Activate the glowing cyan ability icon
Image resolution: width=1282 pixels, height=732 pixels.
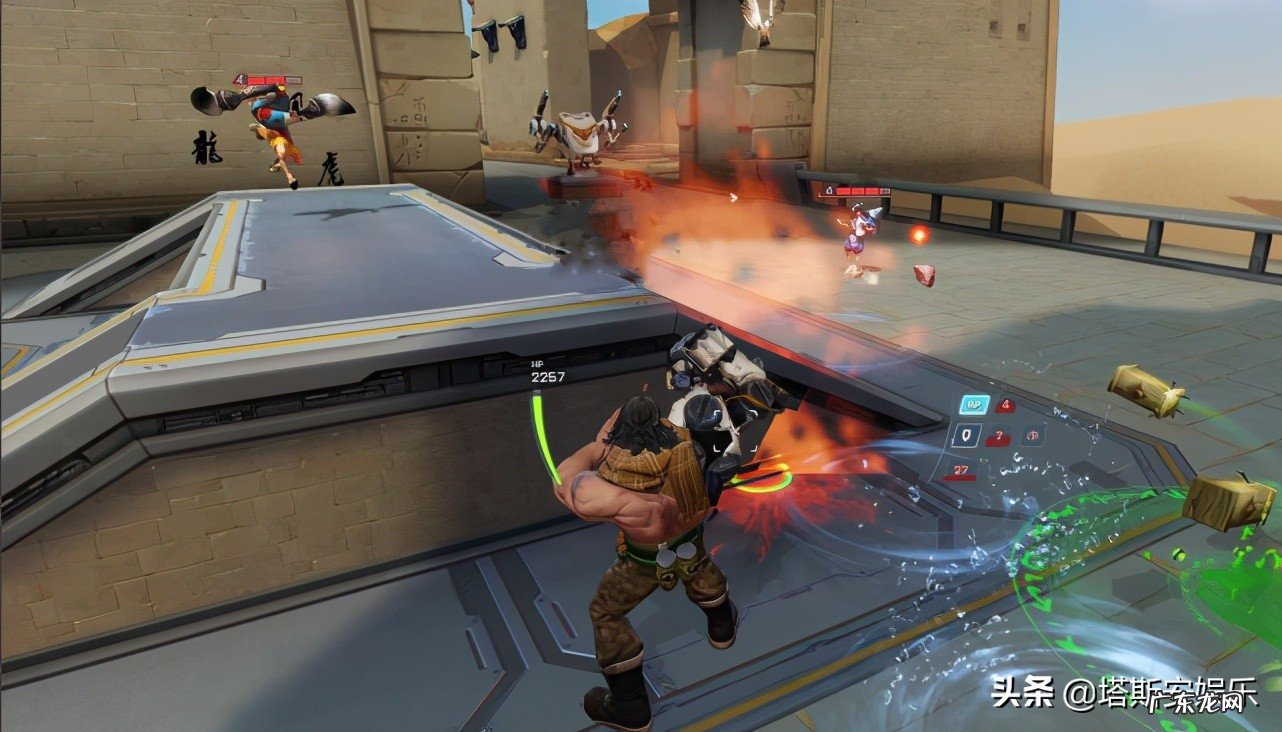(x=975, y=405)
